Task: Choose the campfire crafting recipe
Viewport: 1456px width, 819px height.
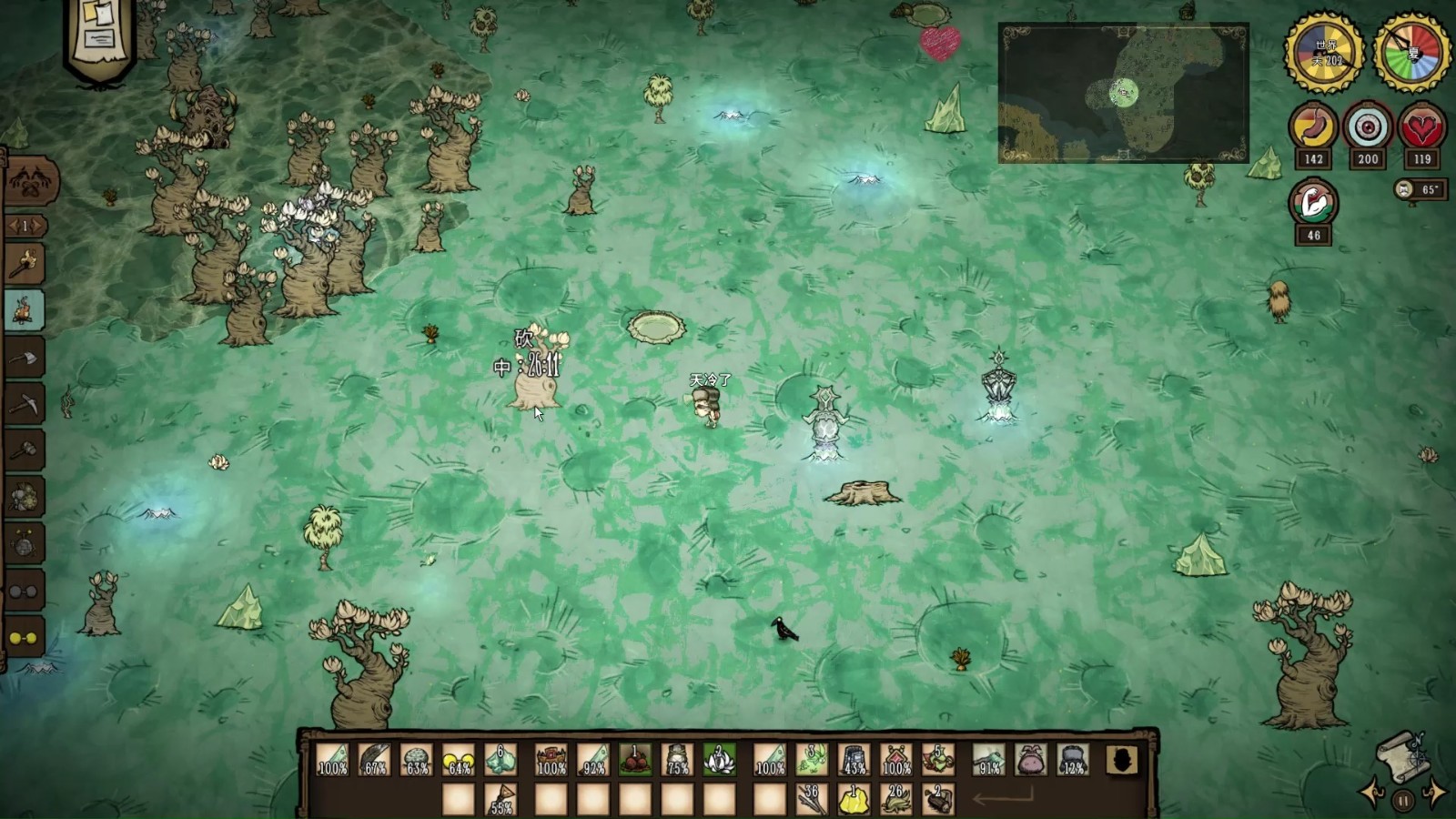Action: click(25, 310)
